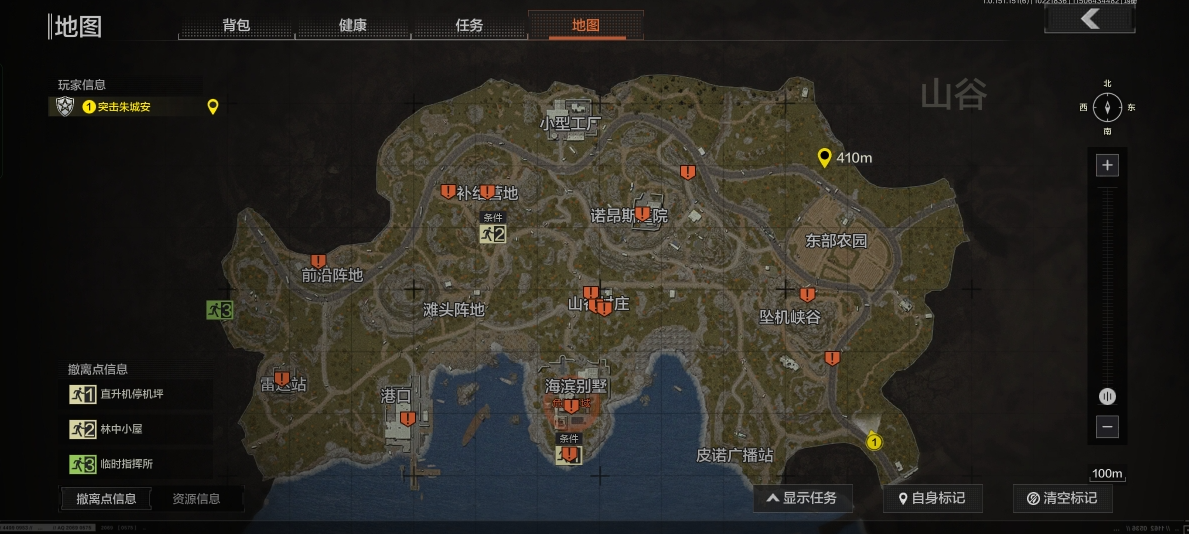Clear markers with 清空标记

pyautogui.click(x=1061, y=498)
